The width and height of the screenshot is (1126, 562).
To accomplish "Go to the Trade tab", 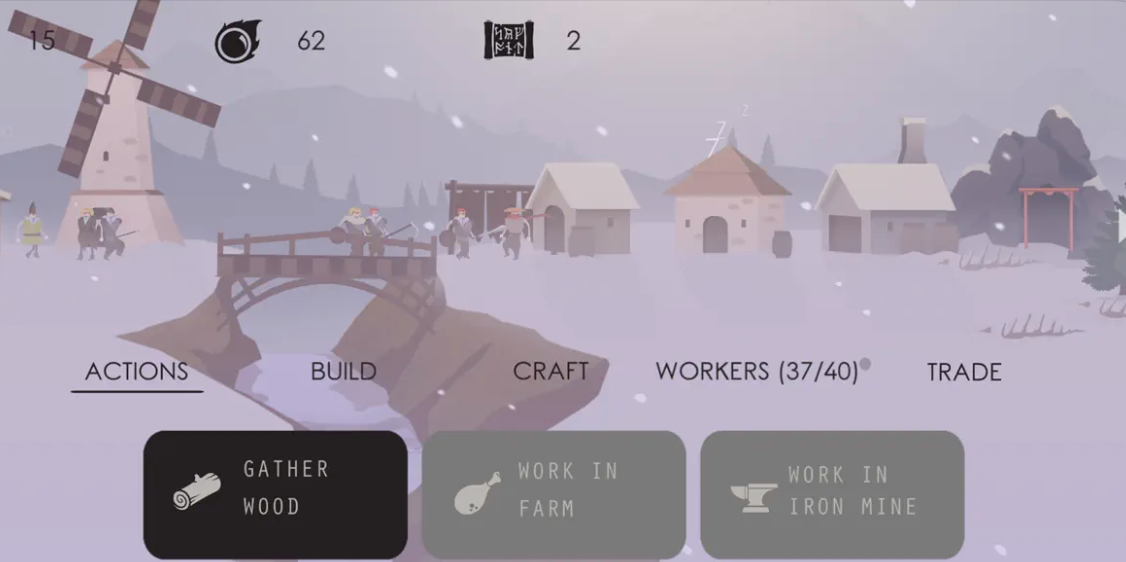I will tap(964, 372).
